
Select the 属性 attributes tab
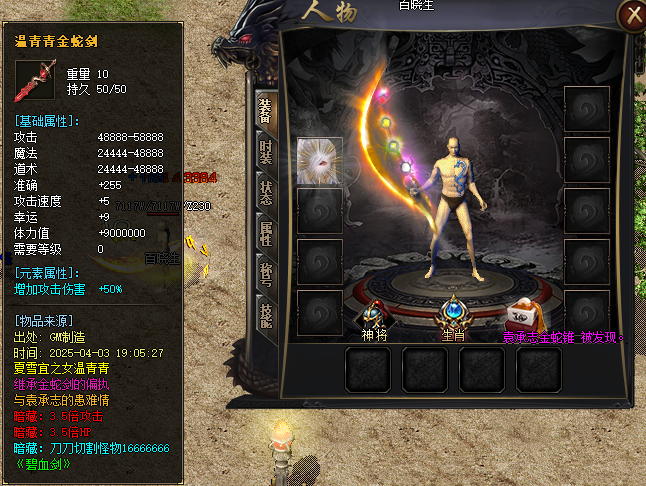pyautogui.click(x=265, y=233)
